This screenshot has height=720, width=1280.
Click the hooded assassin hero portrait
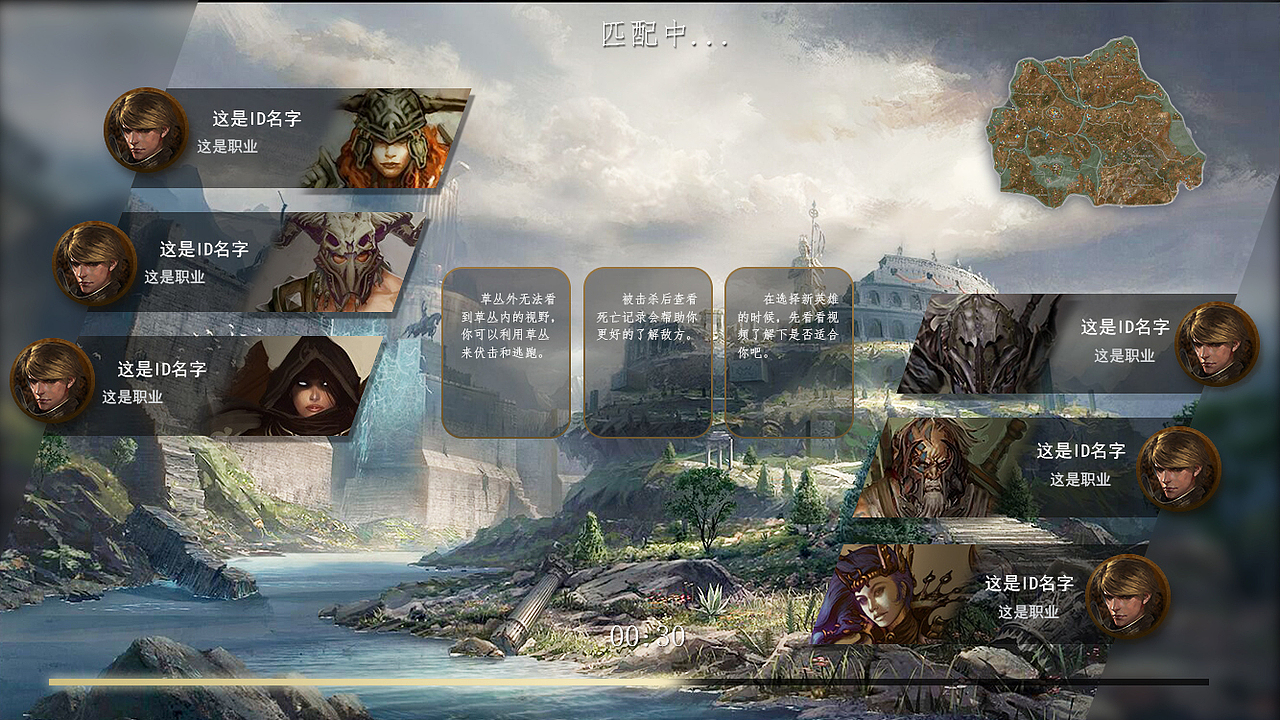[310, 390]
